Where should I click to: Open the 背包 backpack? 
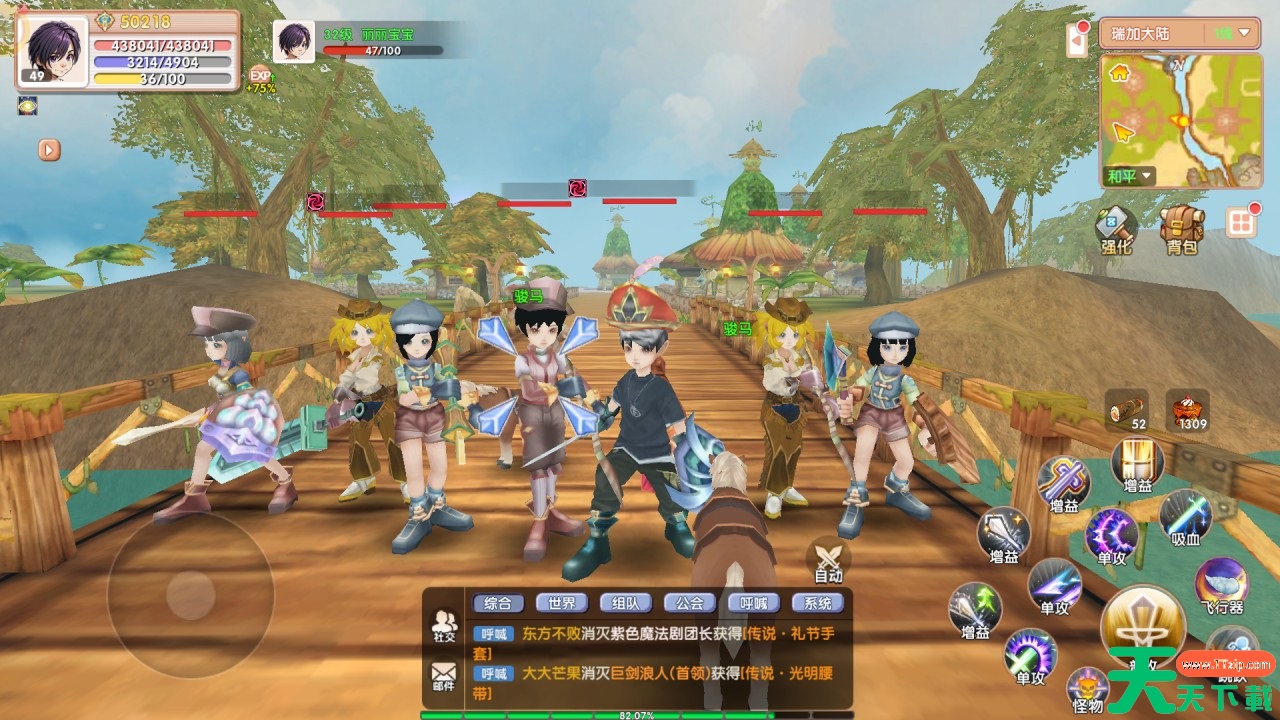[1181, 228]
